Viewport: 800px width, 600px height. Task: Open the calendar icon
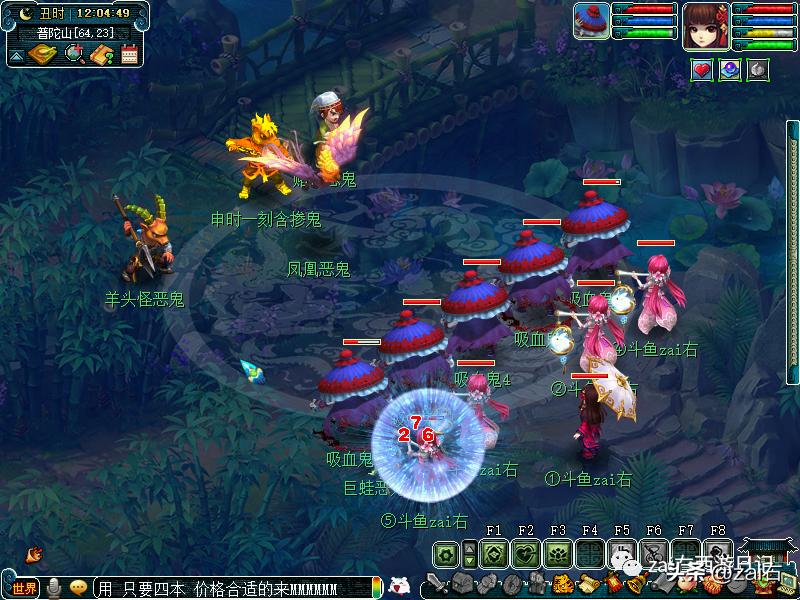[129, 54]
